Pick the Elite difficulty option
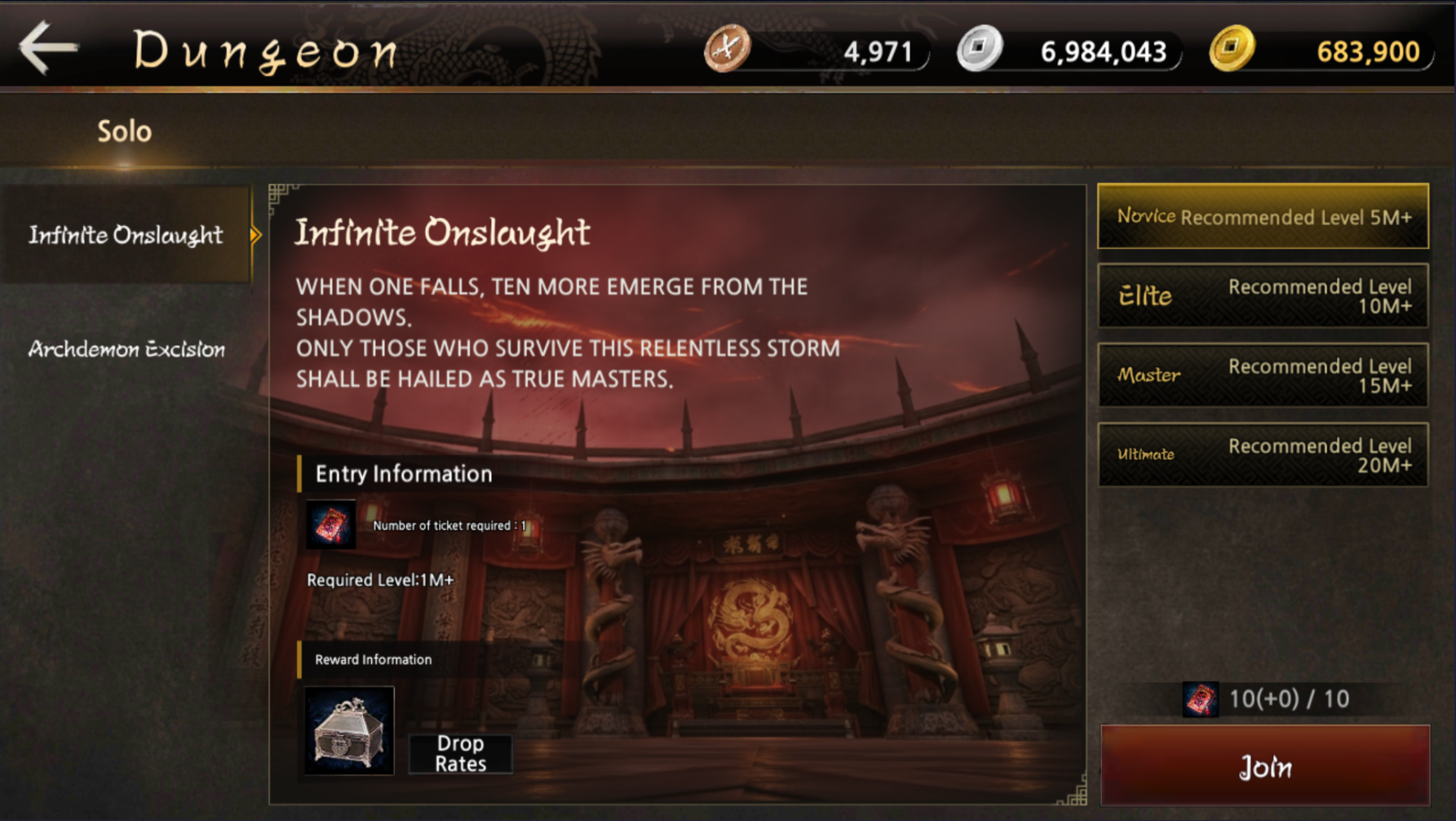Image resolution: width=1456 pixels, height=821 pixels. pos(1263,295)
